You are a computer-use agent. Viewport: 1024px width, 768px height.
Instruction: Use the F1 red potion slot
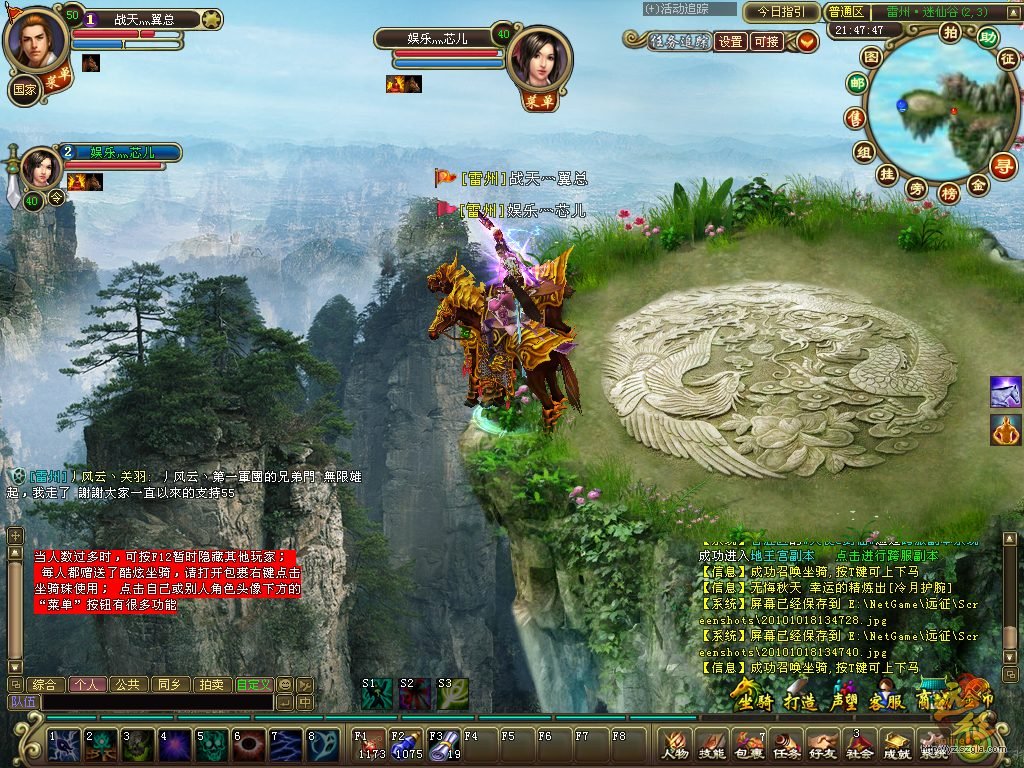click(370, 746)
